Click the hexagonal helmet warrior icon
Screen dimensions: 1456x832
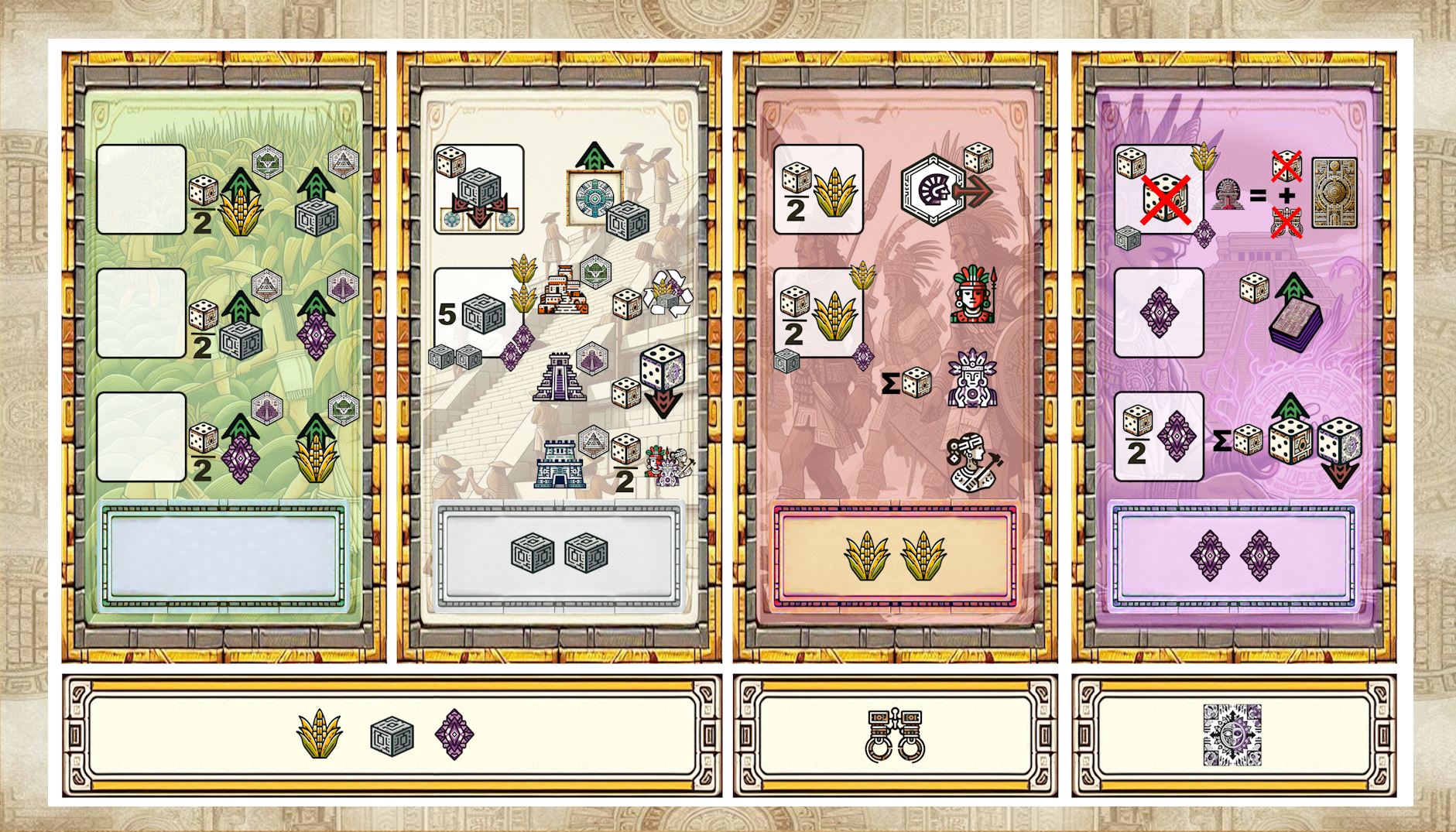[x=934, y=190]
